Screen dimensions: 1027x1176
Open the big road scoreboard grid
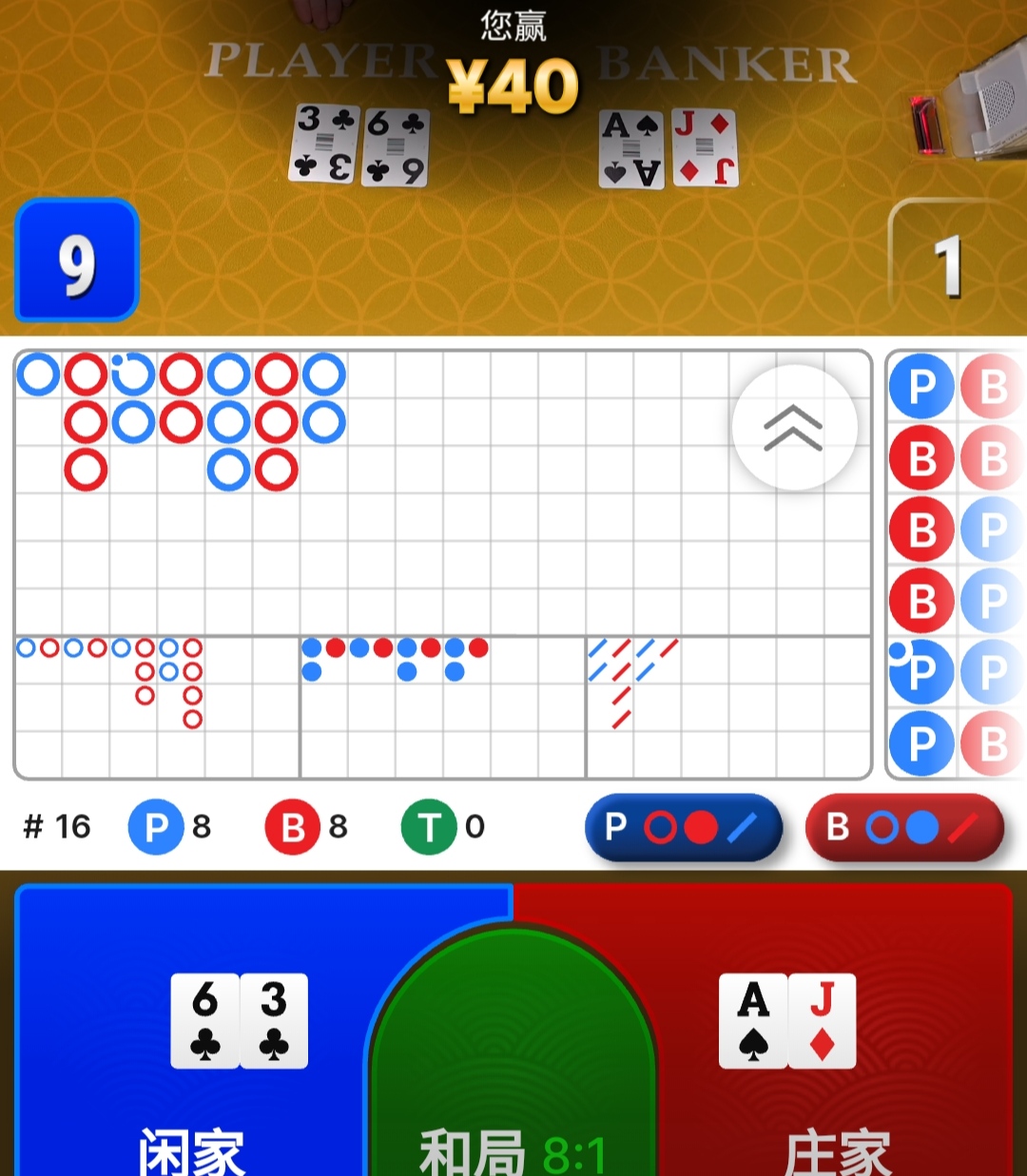pyautogui.click(x=380, y=494)
